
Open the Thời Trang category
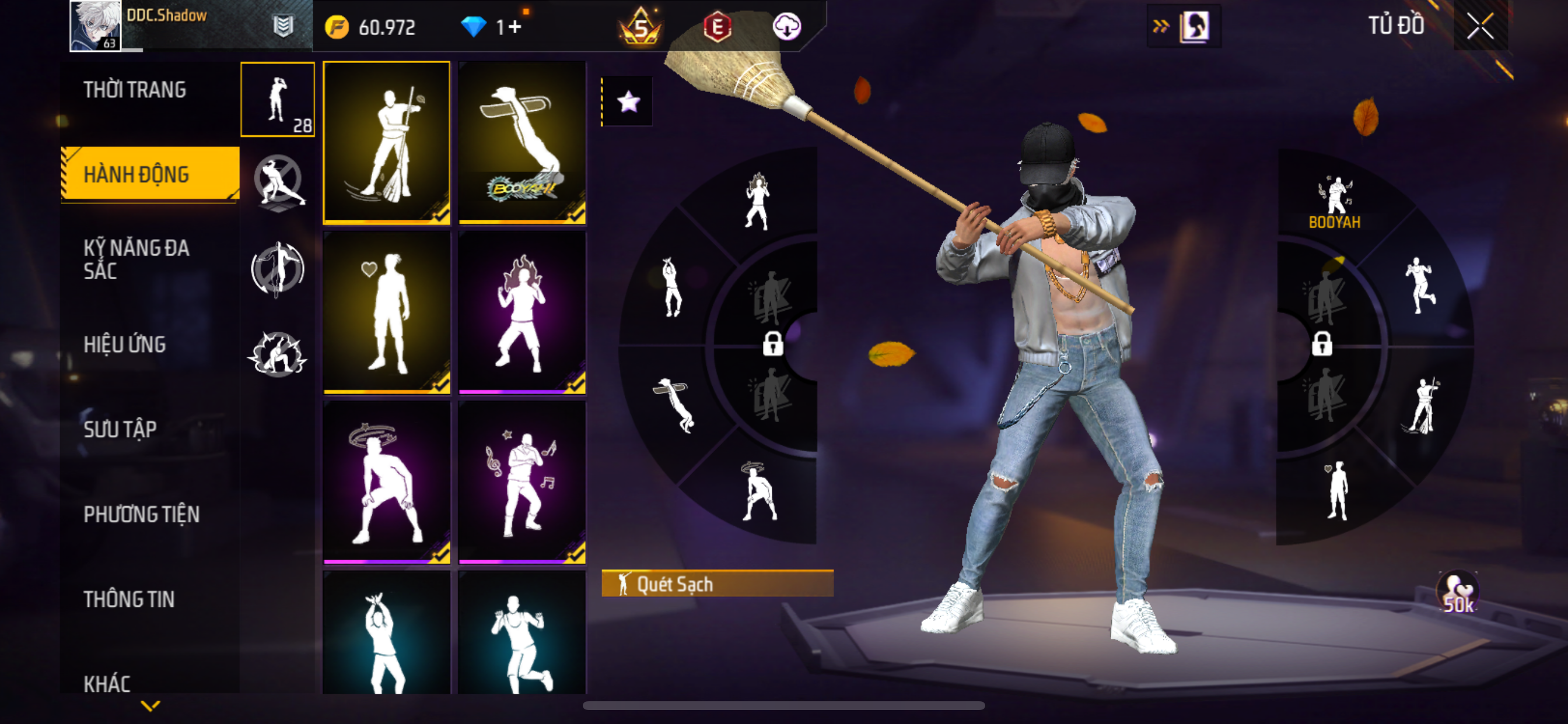pos(135,90)
